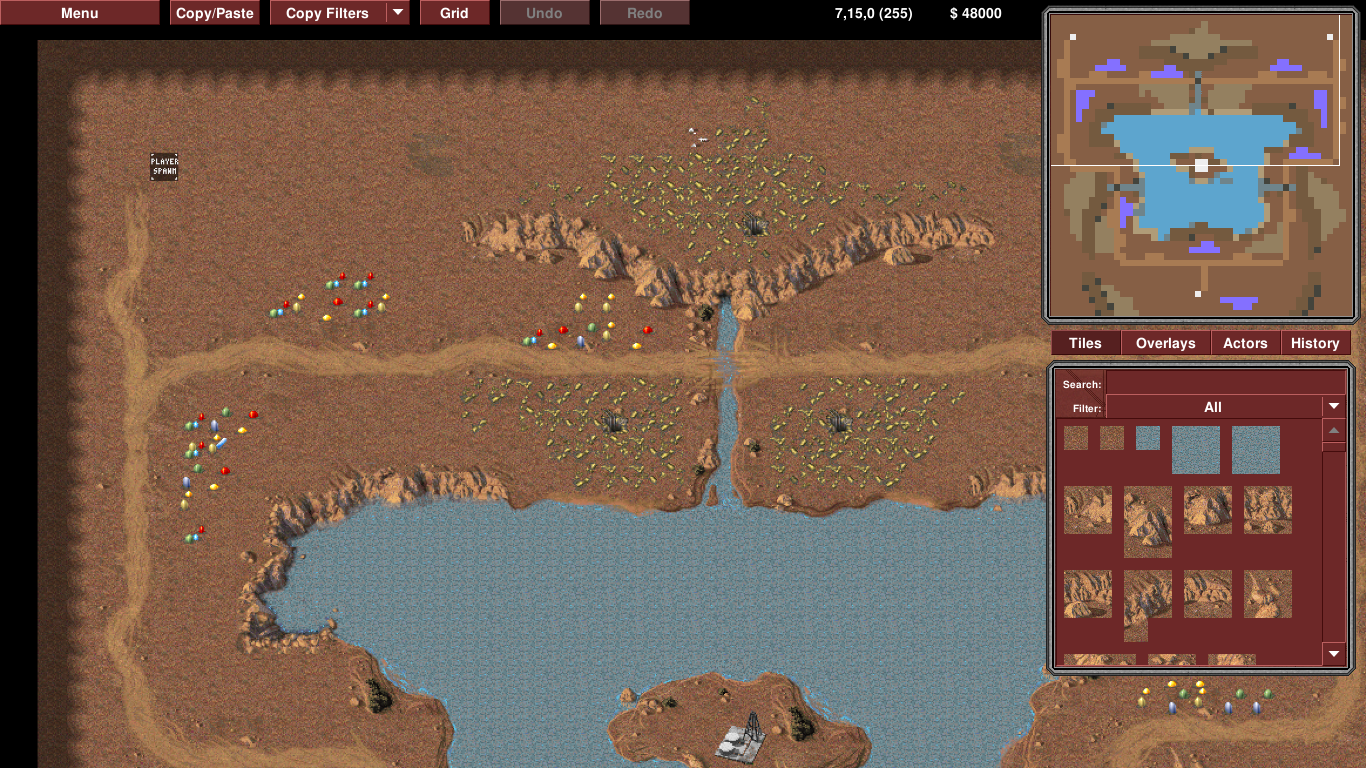Click the Copy/Paste button

click(x=215, y=13)
